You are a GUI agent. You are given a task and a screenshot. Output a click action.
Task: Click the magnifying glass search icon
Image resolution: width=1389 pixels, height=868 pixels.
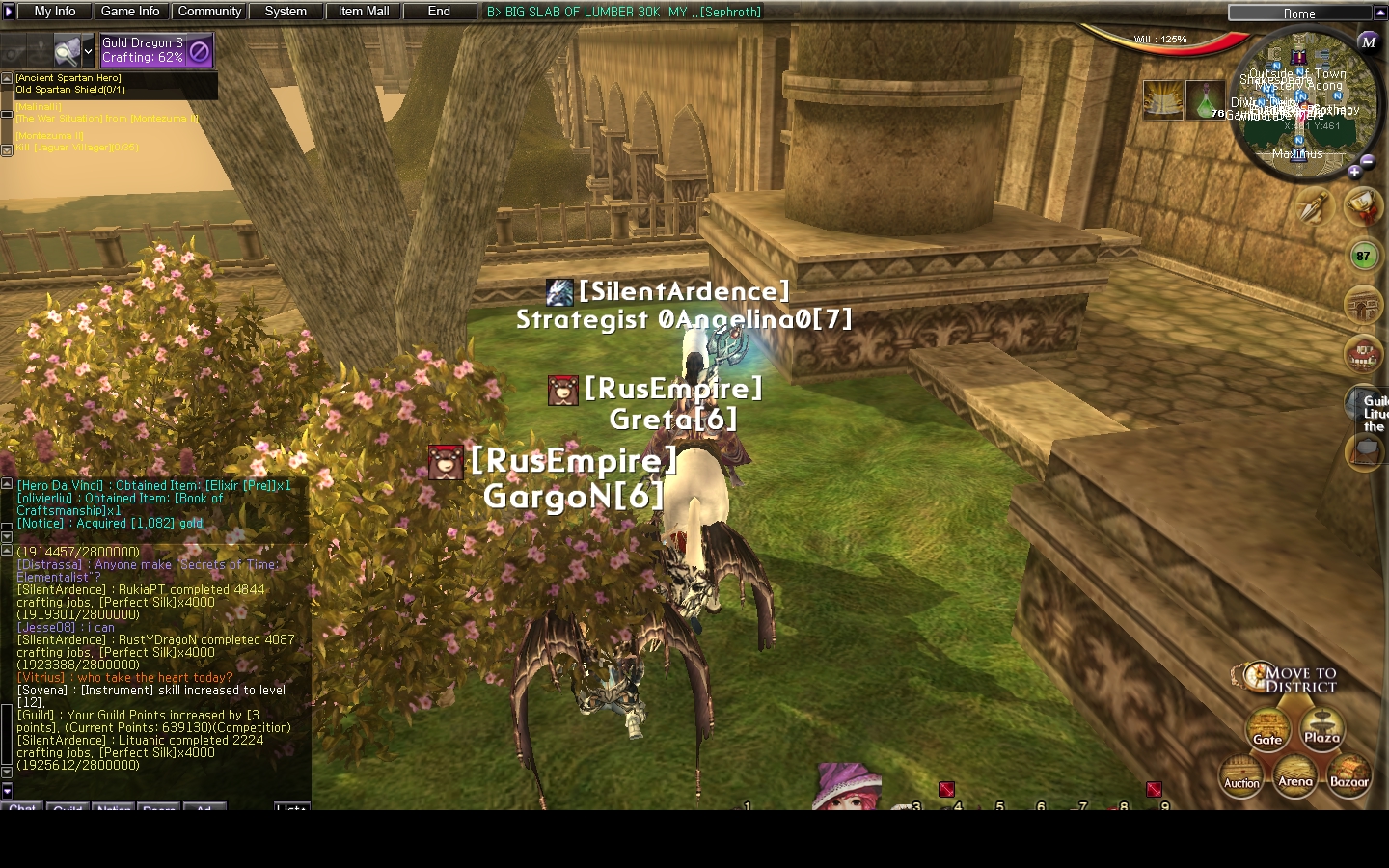tap(68, 50)
